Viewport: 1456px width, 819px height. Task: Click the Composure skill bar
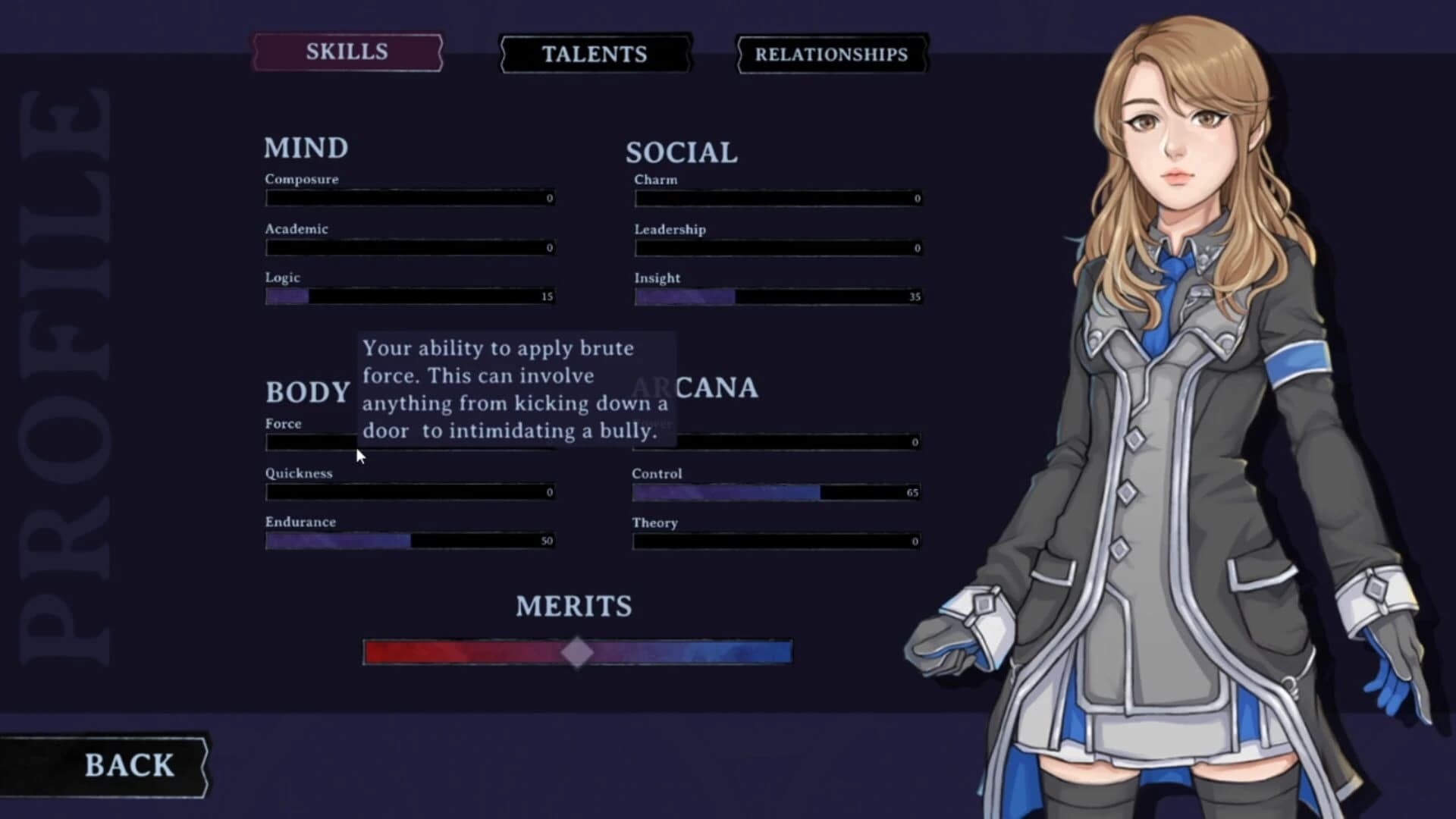(x=409, y=197)
